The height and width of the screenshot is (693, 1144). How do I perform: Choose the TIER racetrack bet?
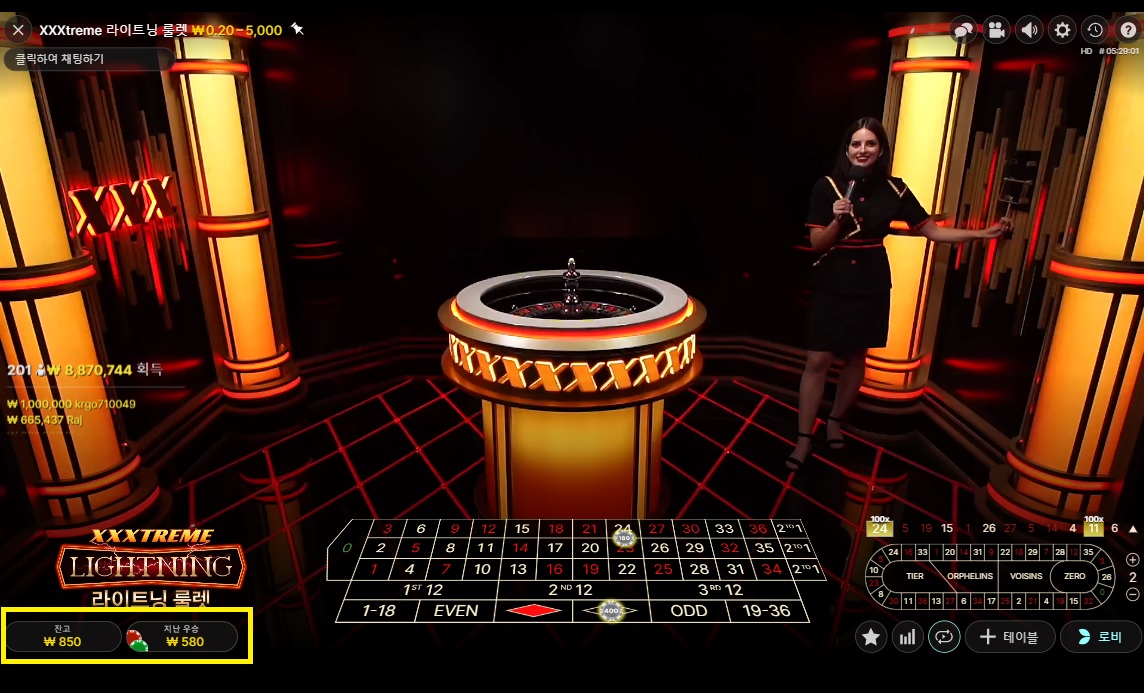(x=914, y=576)
